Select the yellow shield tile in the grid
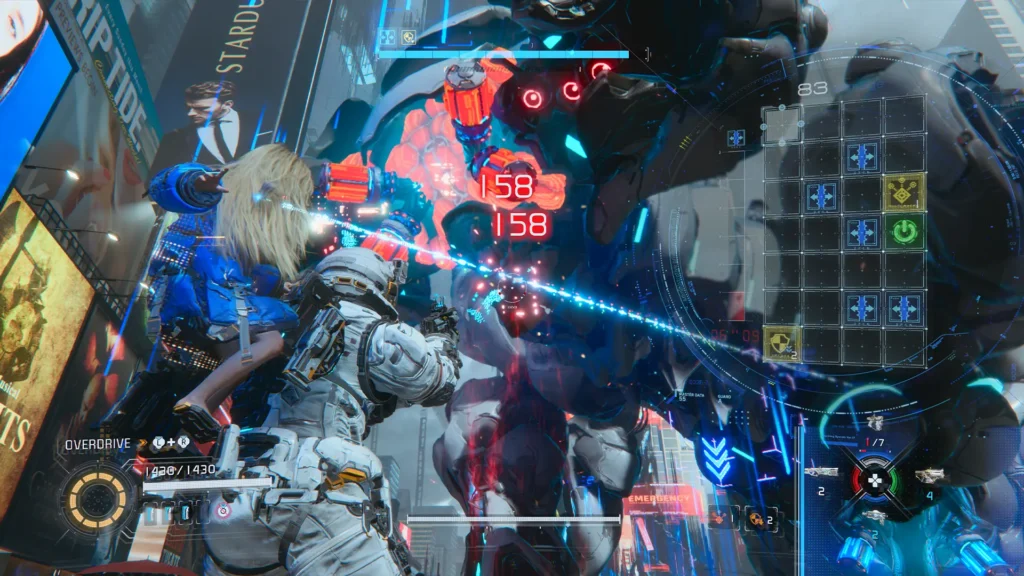 point(782,344)
